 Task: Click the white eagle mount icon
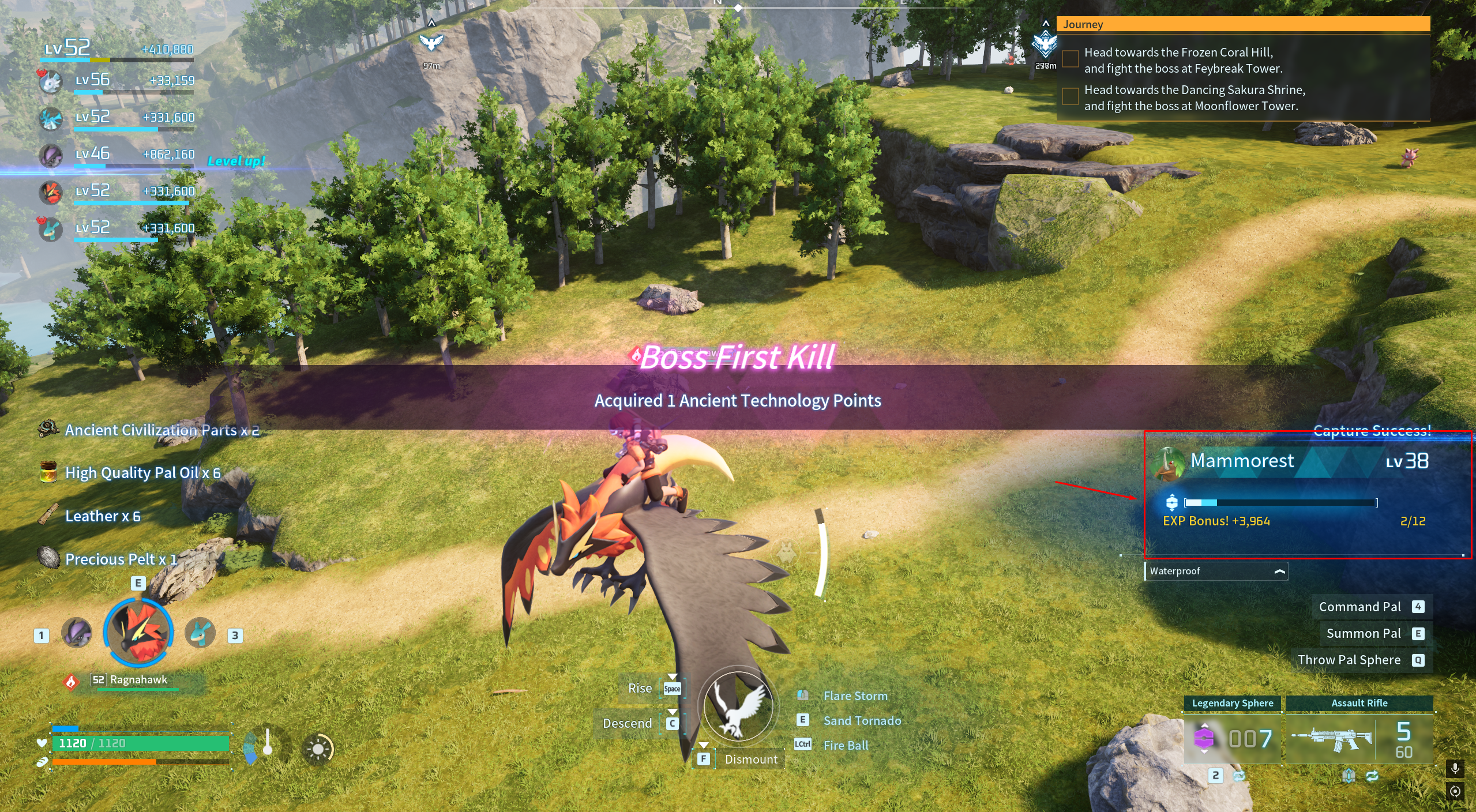pos(738,706)
